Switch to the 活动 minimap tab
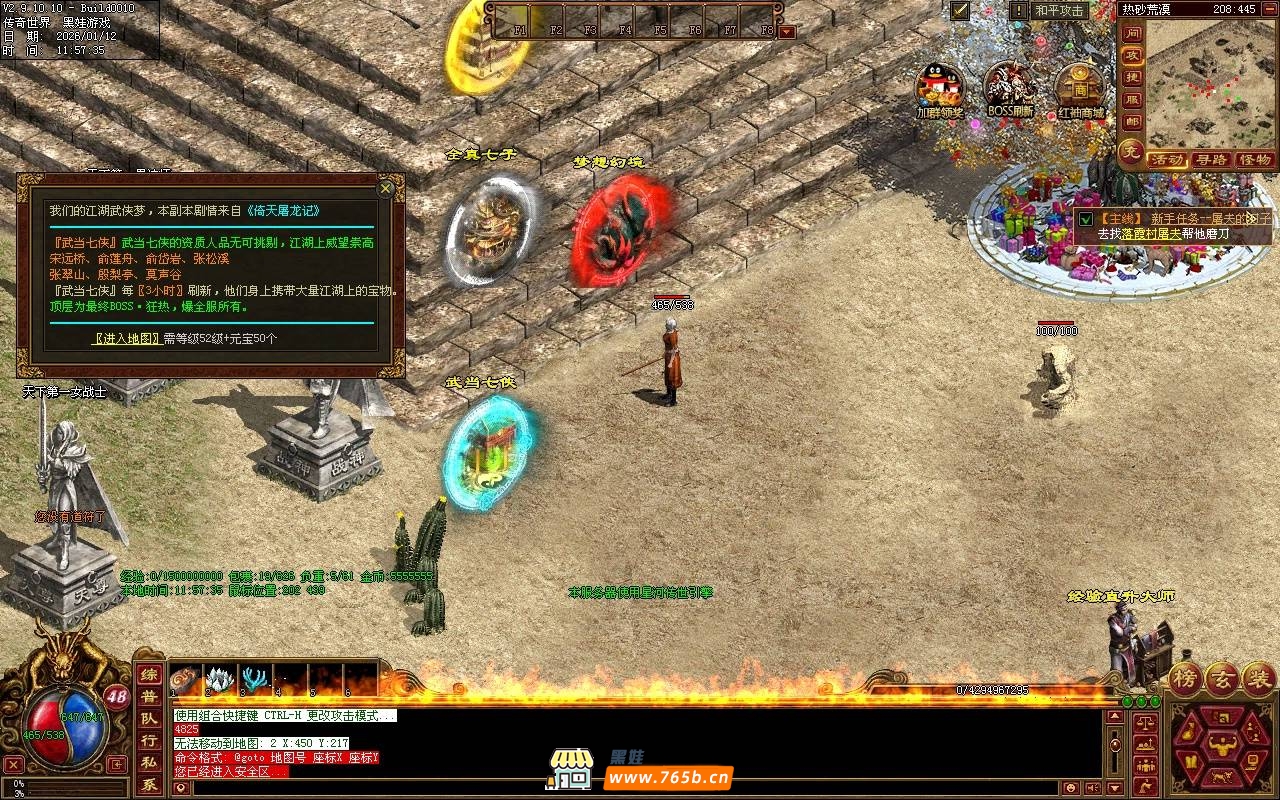The height and width of the screenshot is (800, 1280). click(1167, 160)
